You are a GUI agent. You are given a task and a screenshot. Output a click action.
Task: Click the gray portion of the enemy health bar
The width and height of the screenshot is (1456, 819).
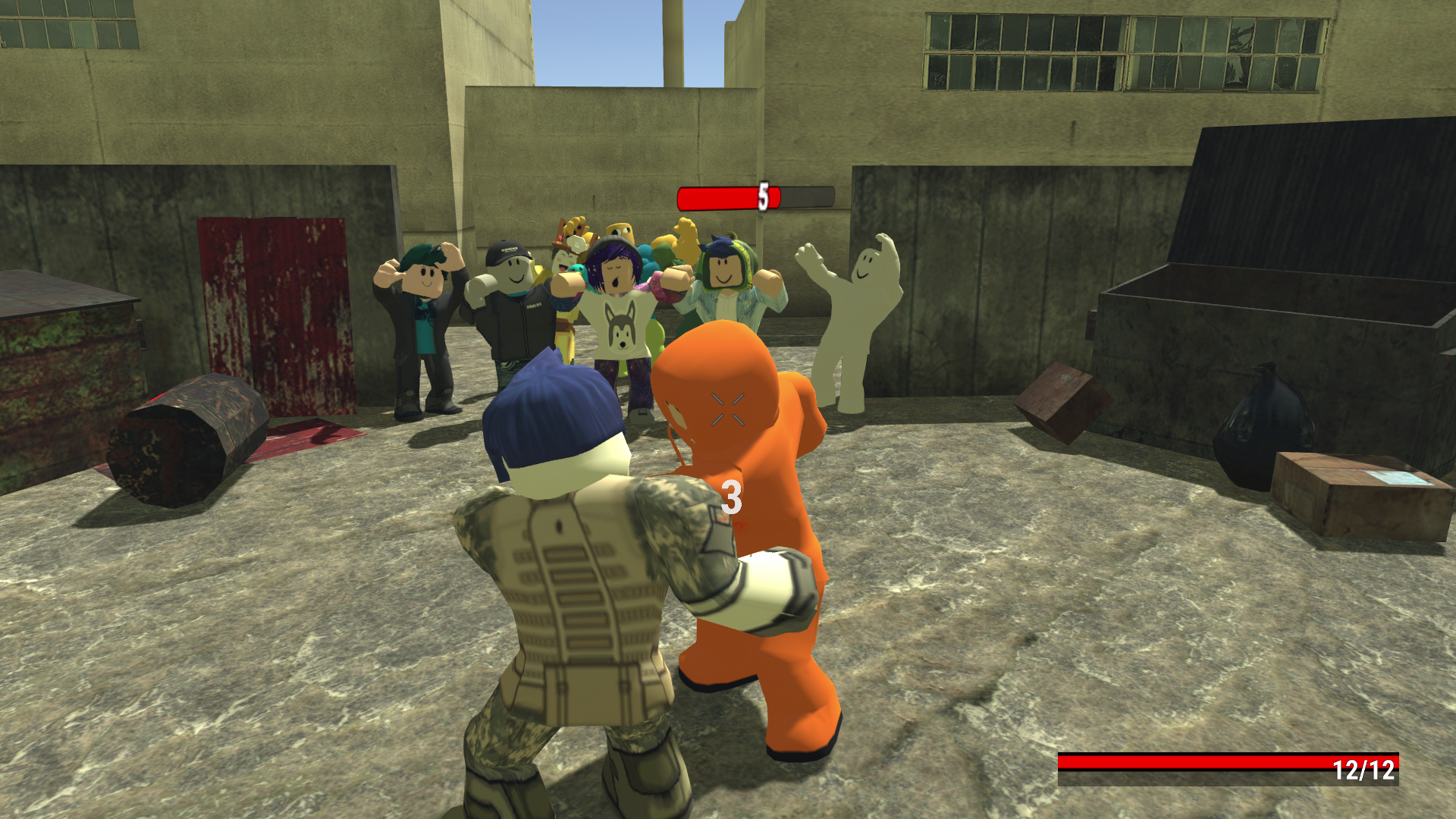(808, 196)
